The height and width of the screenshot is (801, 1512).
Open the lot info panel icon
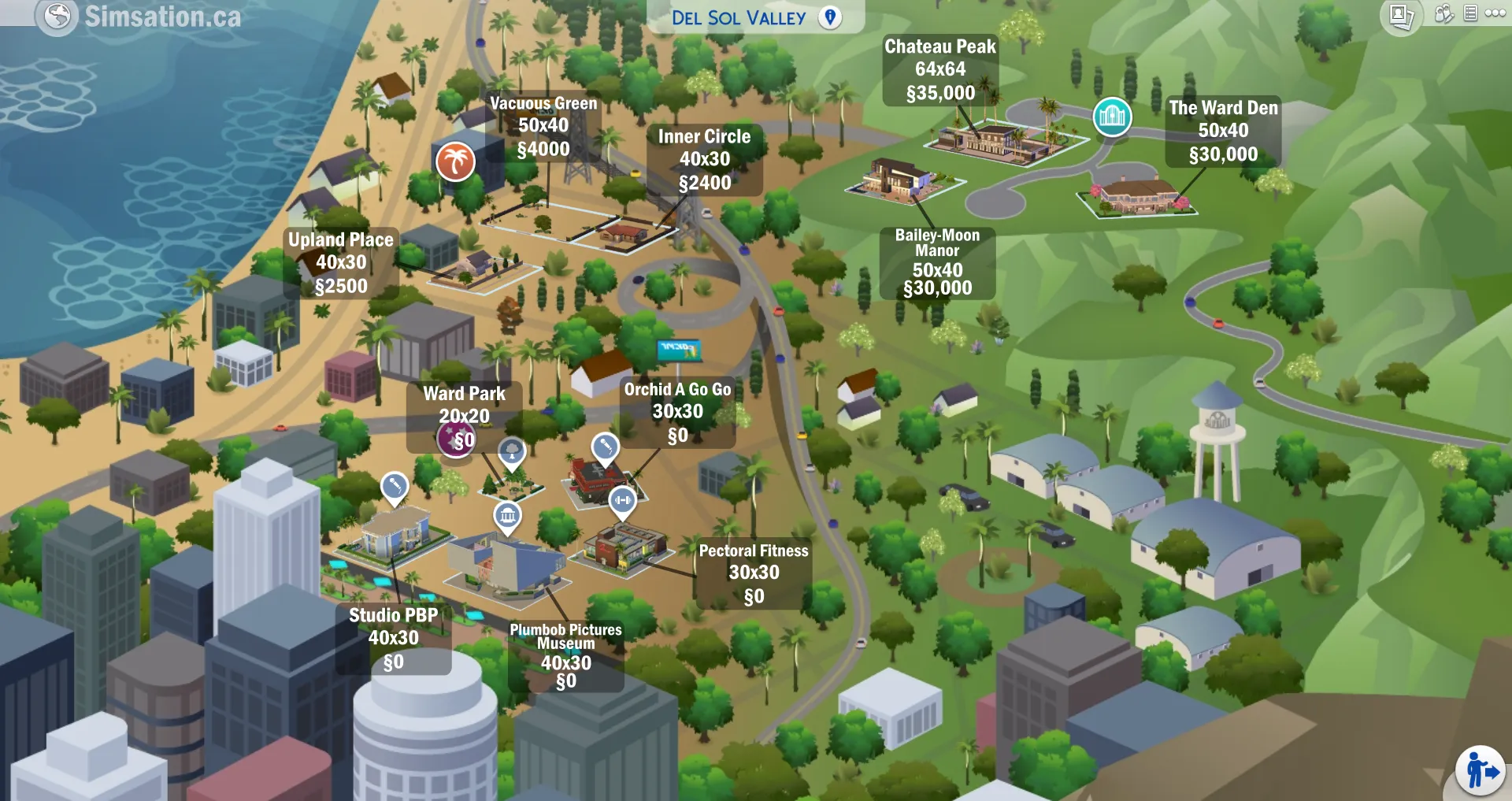coord(1470,13)
